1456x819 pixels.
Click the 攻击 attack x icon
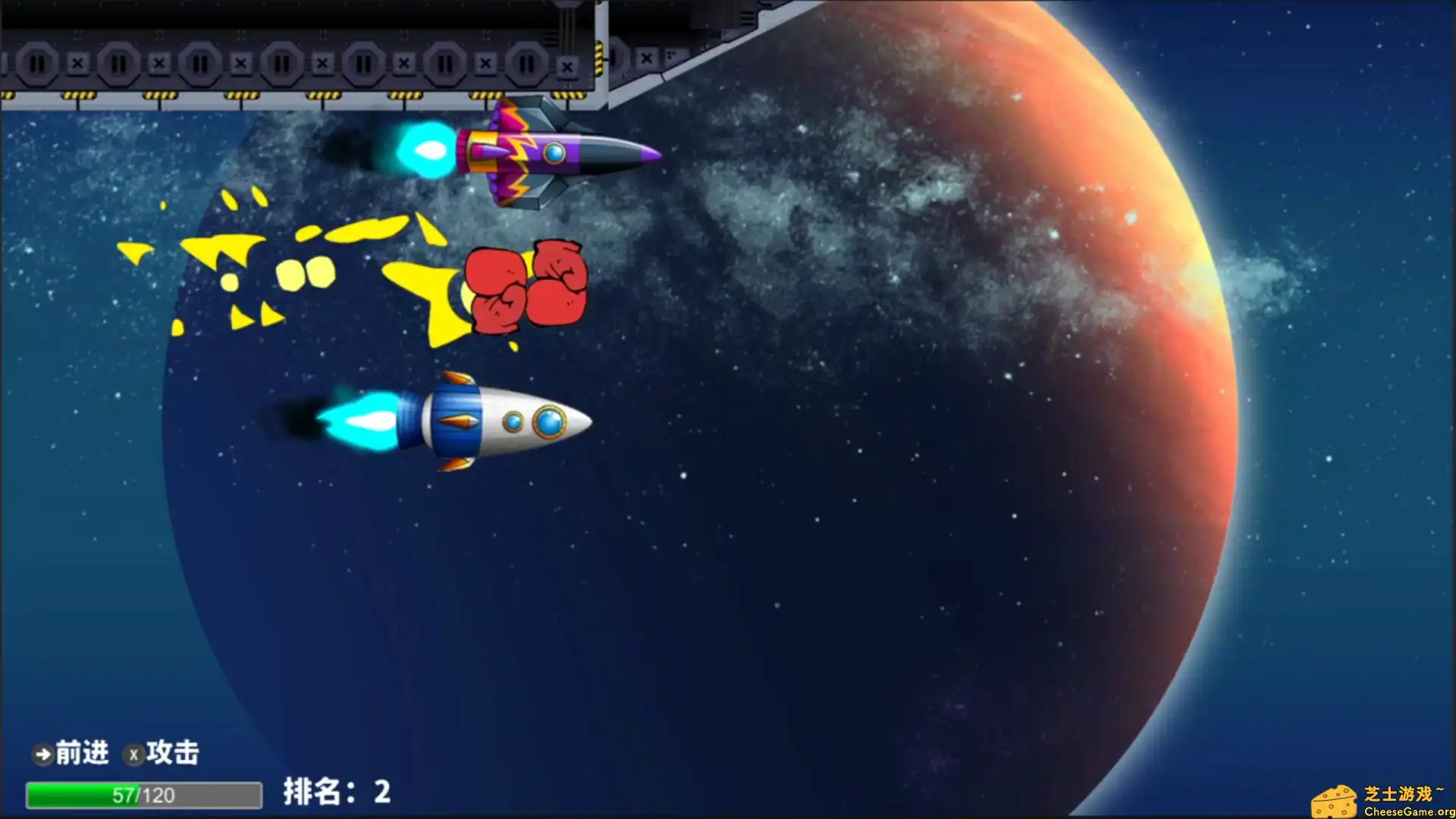point(135,754)
